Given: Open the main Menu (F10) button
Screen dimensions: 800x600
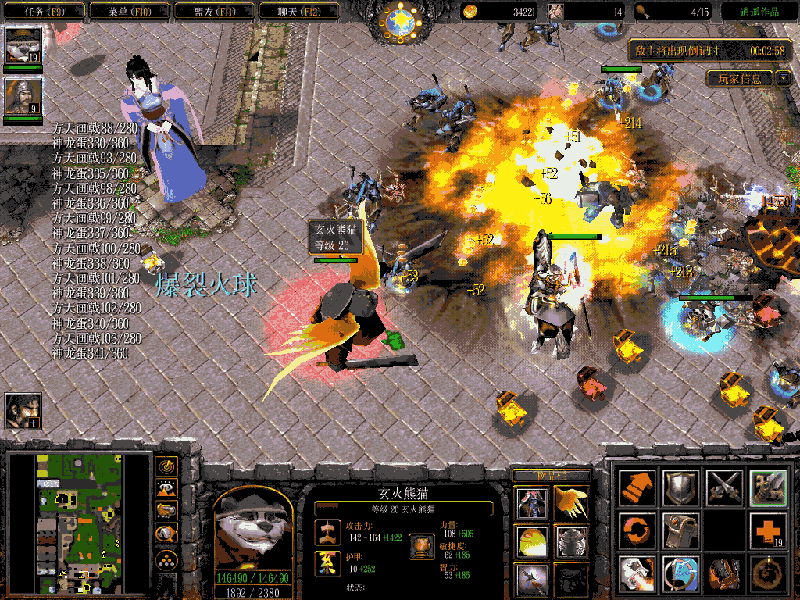Looking at the screenshot, I should pyautogui.click(x=127, y=12).
